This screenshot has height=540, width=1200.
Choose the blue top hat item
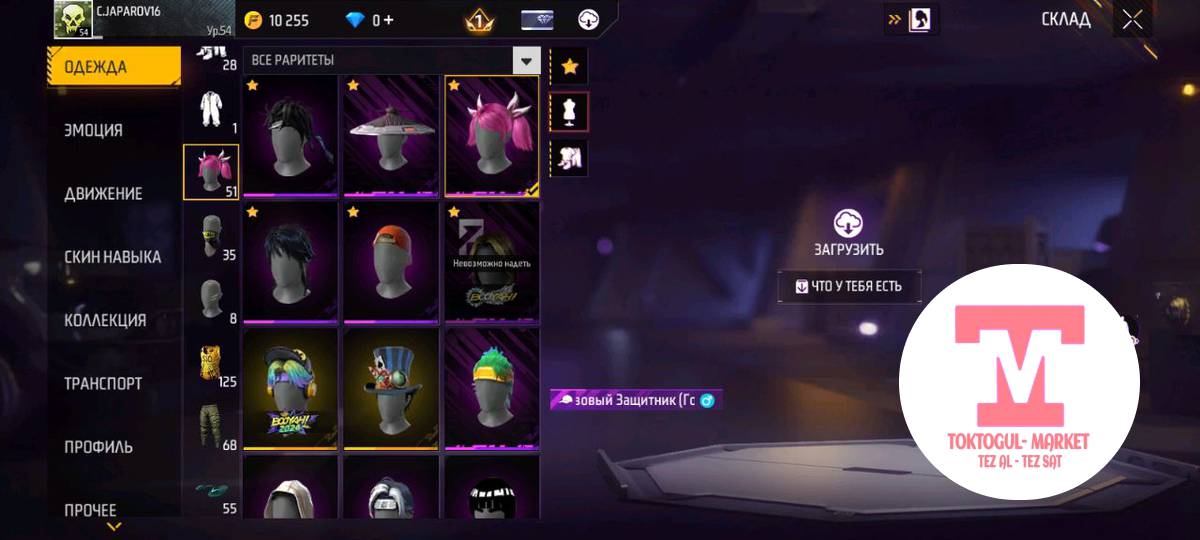(390, 388)
